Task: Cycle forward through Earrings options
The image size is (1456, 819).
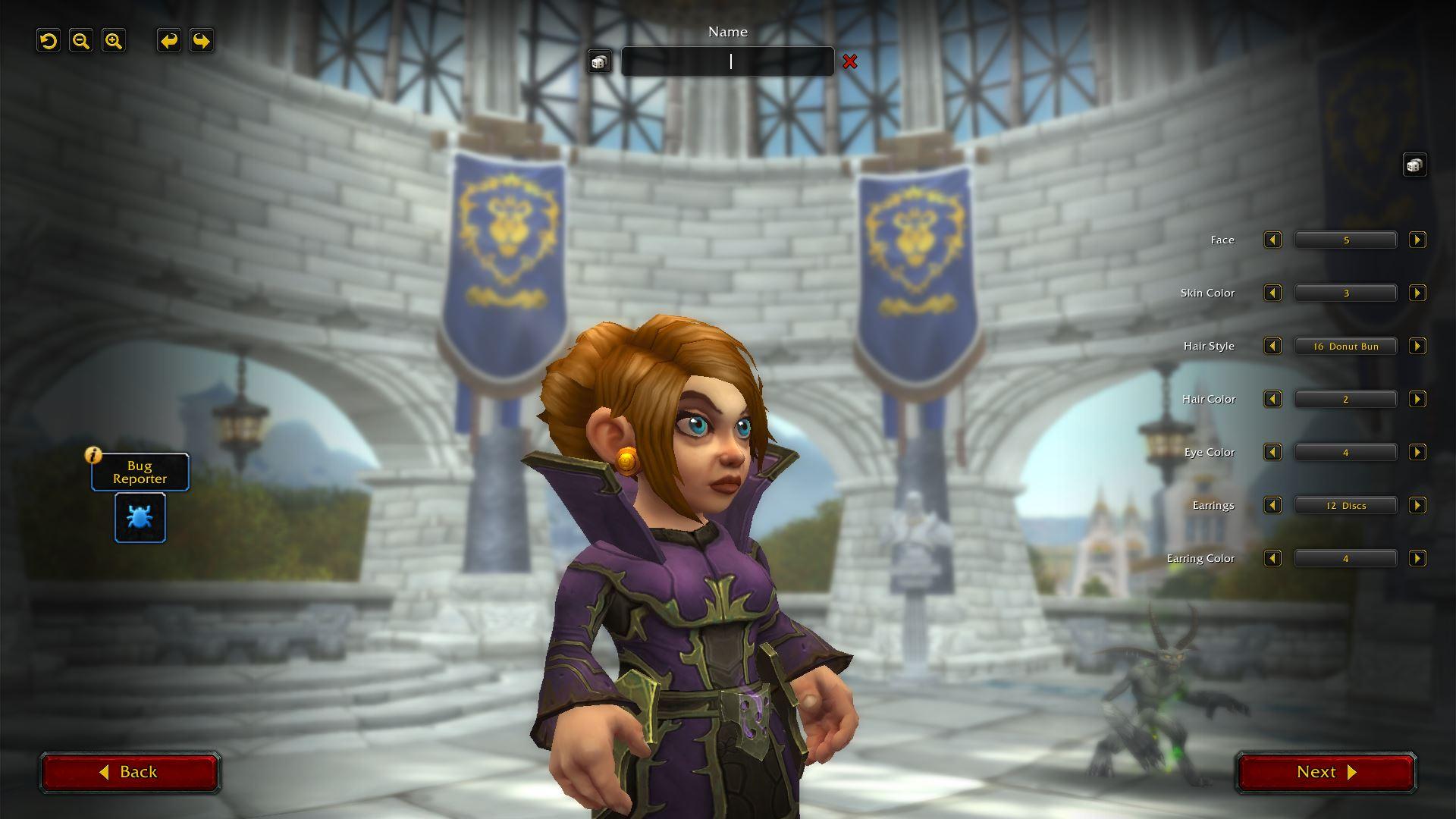Action: (1417, 505)
